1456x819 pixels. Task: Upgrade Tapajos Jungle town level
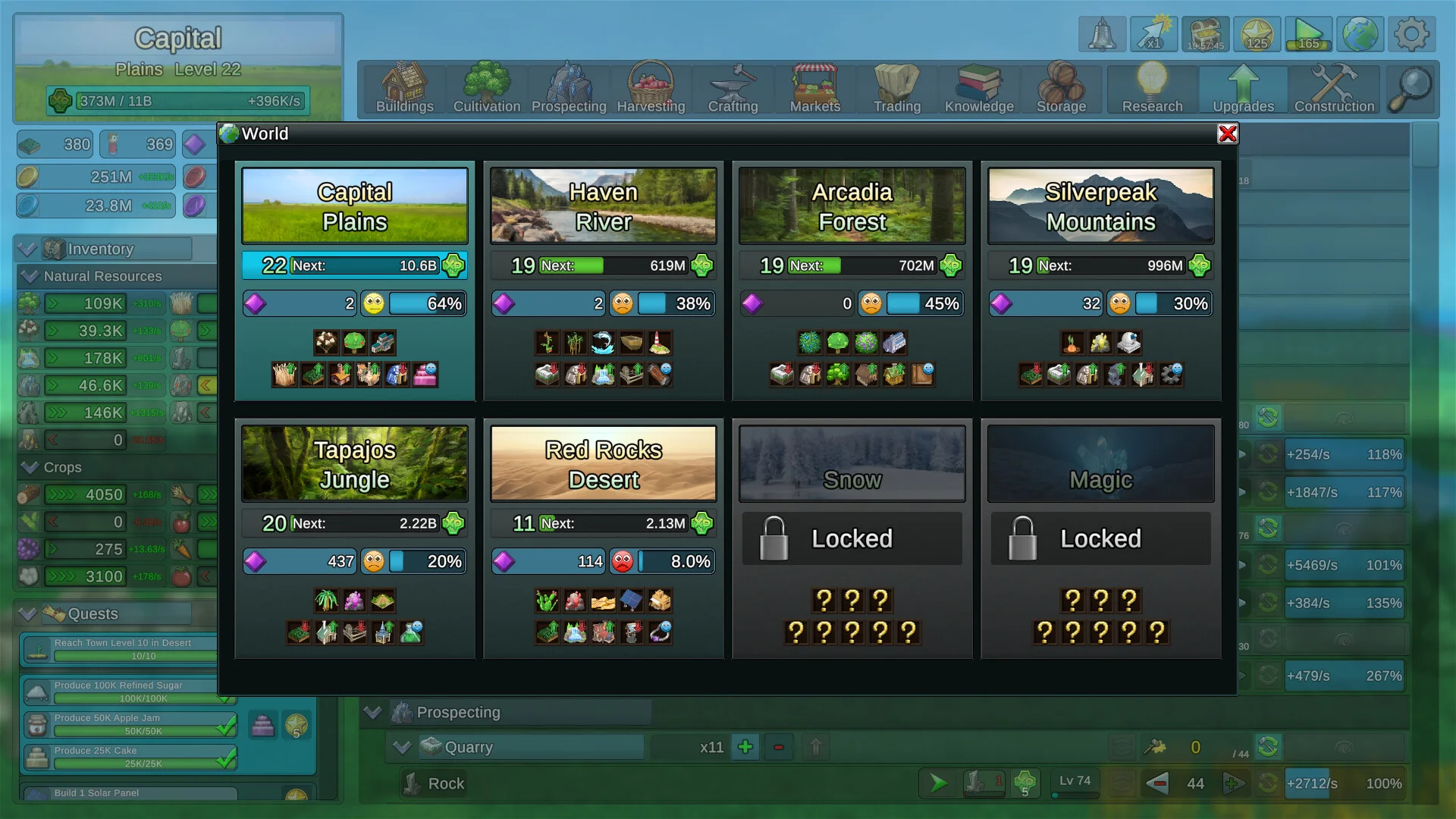453,523
